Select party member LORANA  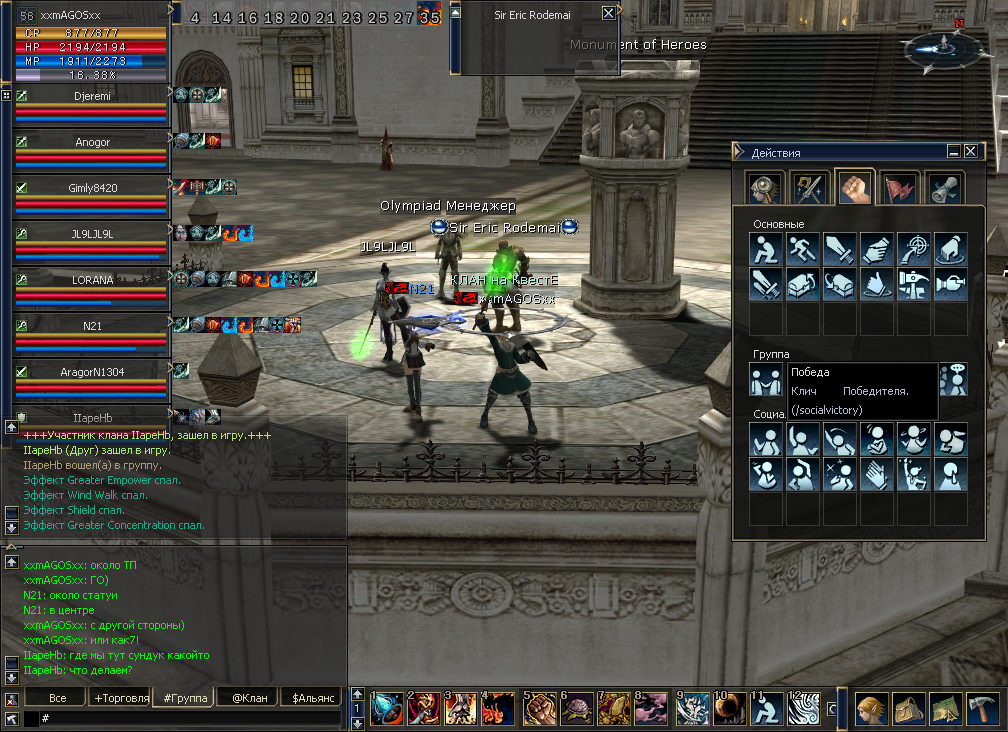pos(92,280)
